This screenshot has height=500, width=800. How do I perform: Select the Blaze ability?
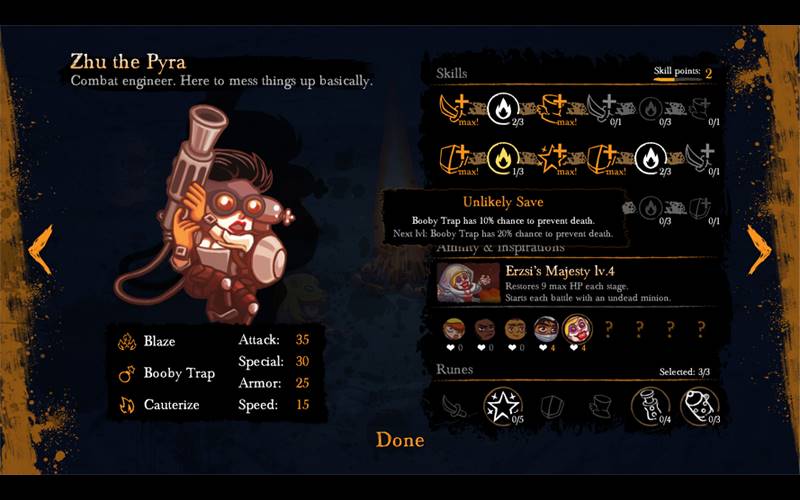point(158,341)
